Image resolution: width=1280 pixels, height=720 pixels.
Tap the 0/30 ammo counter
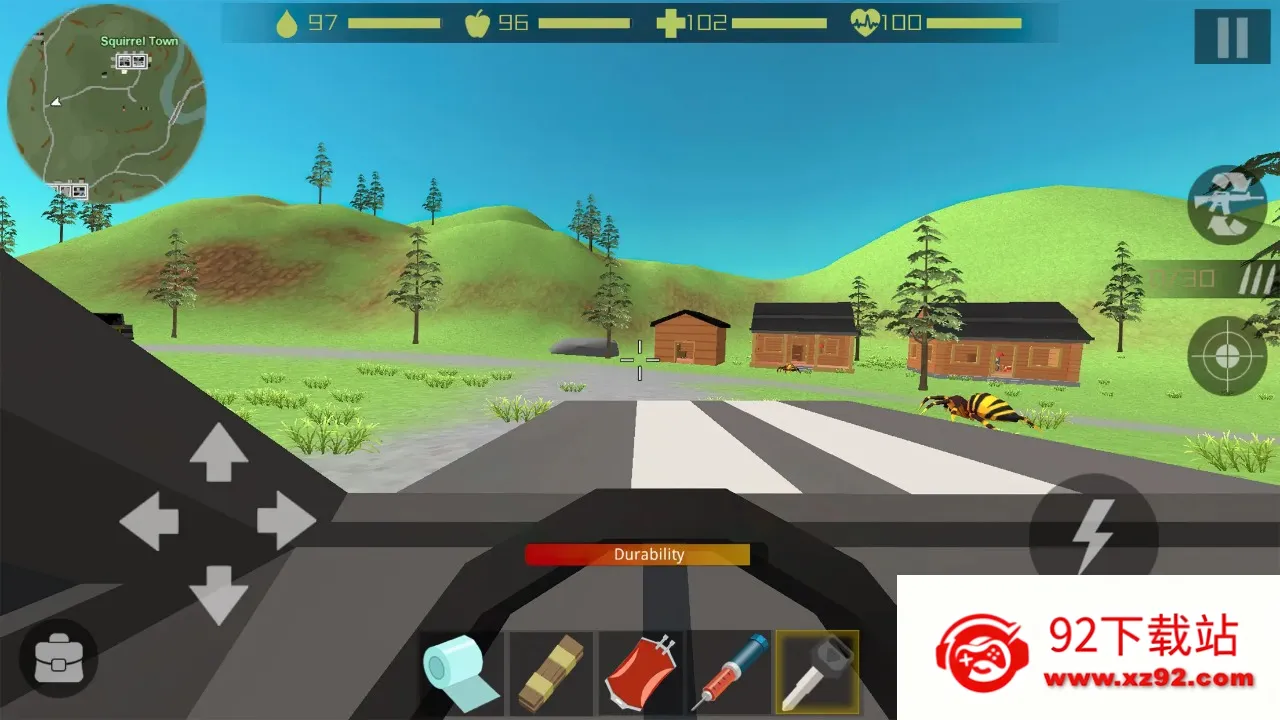click(1180, 278)
